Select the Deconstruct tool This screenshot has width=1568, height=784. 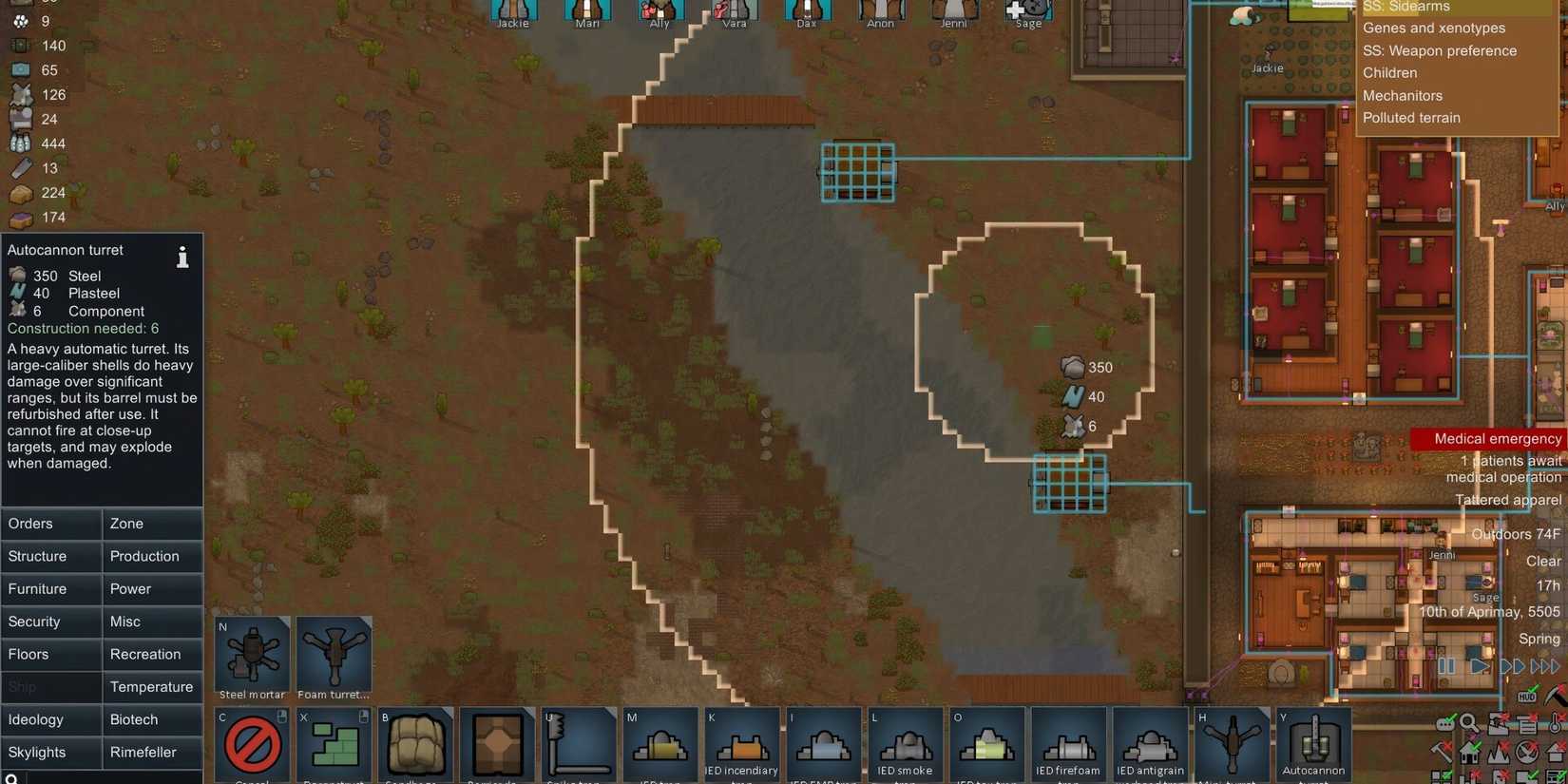(x=334, y=746)
